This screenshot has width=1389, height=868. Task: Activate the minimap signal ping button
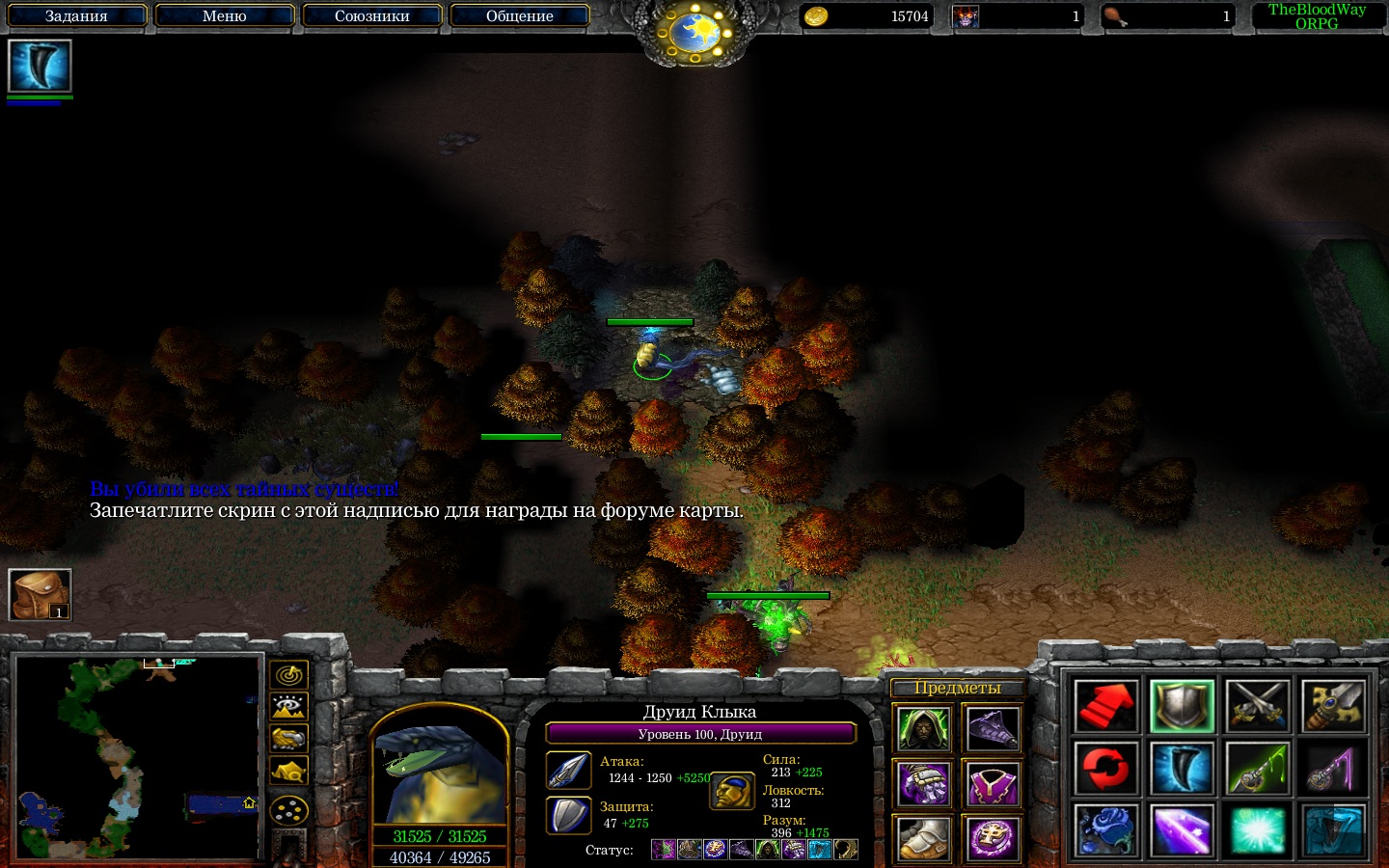[288, 674]
